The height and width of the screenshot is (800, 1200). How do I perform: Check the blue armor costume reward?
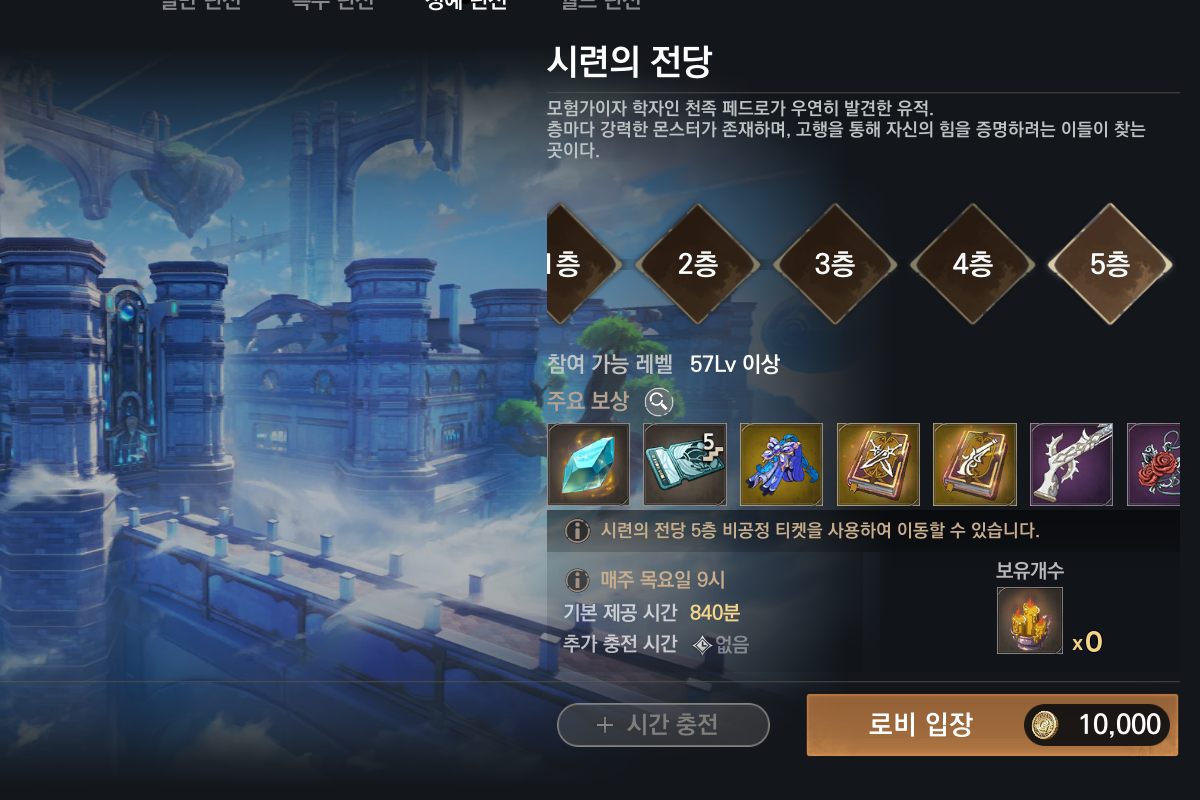781,464
